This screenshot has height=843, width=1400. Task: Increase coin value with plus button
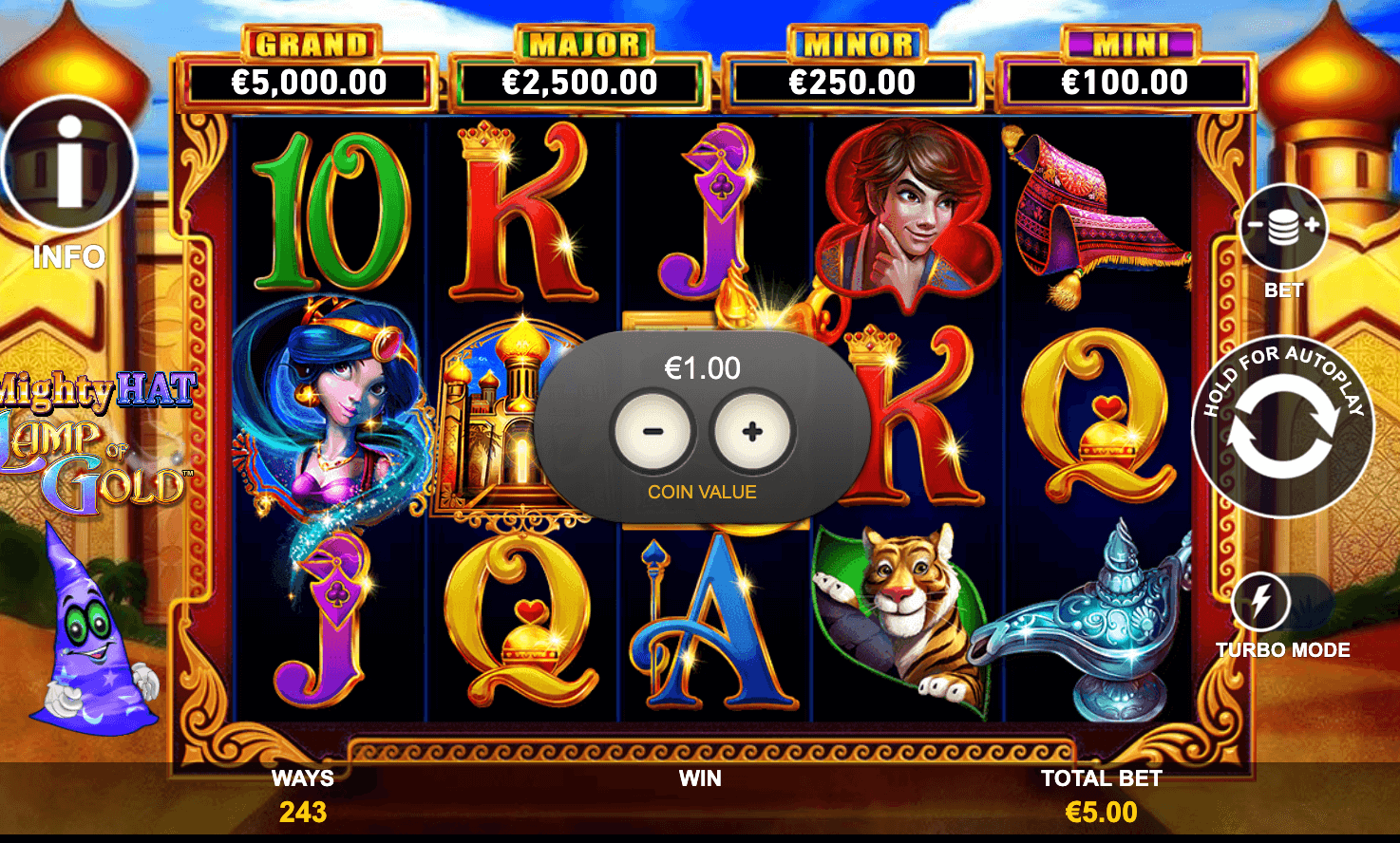tap(752, 432)
